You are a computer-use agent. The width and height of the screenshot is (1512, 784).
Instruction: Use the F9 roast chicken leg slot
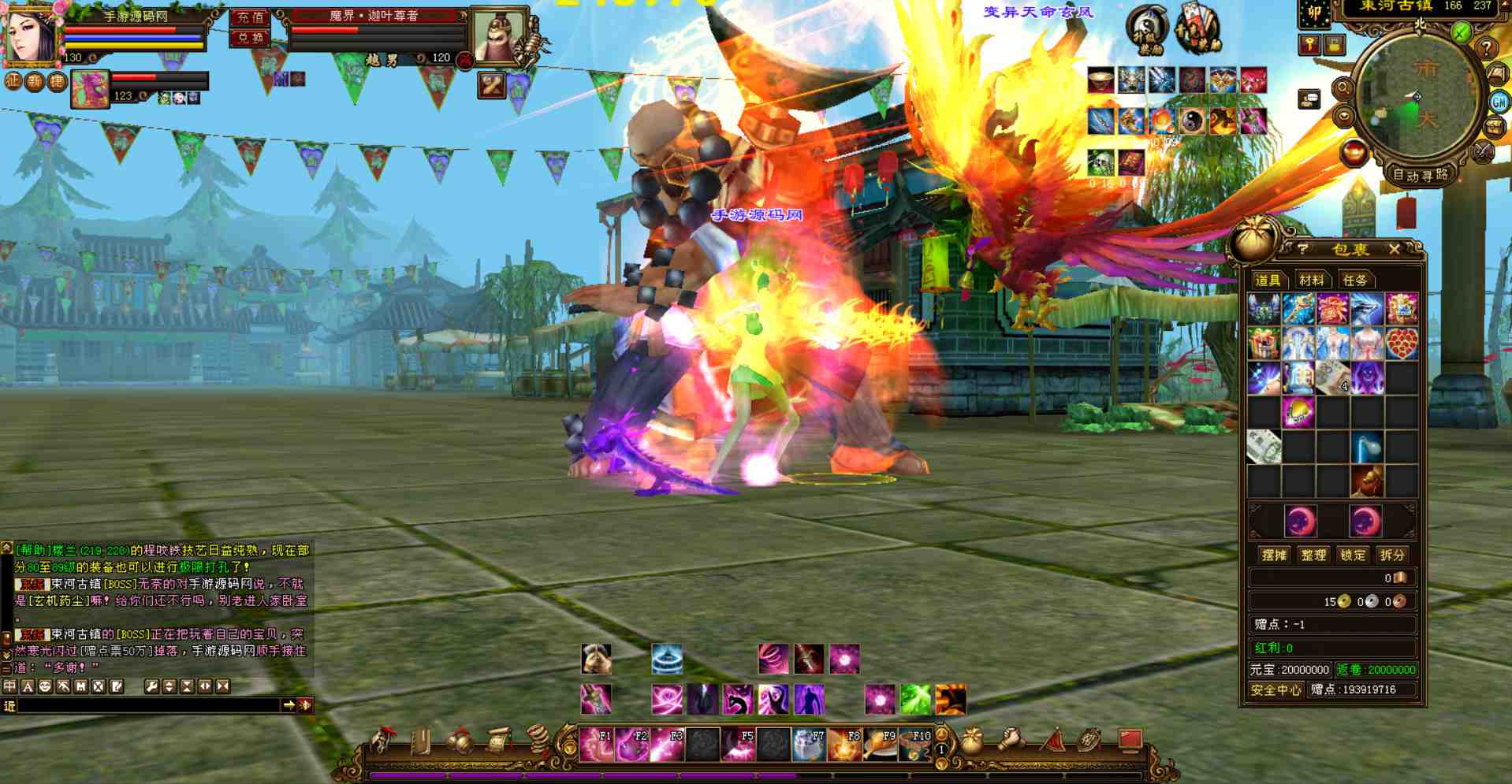coord(879,745)
